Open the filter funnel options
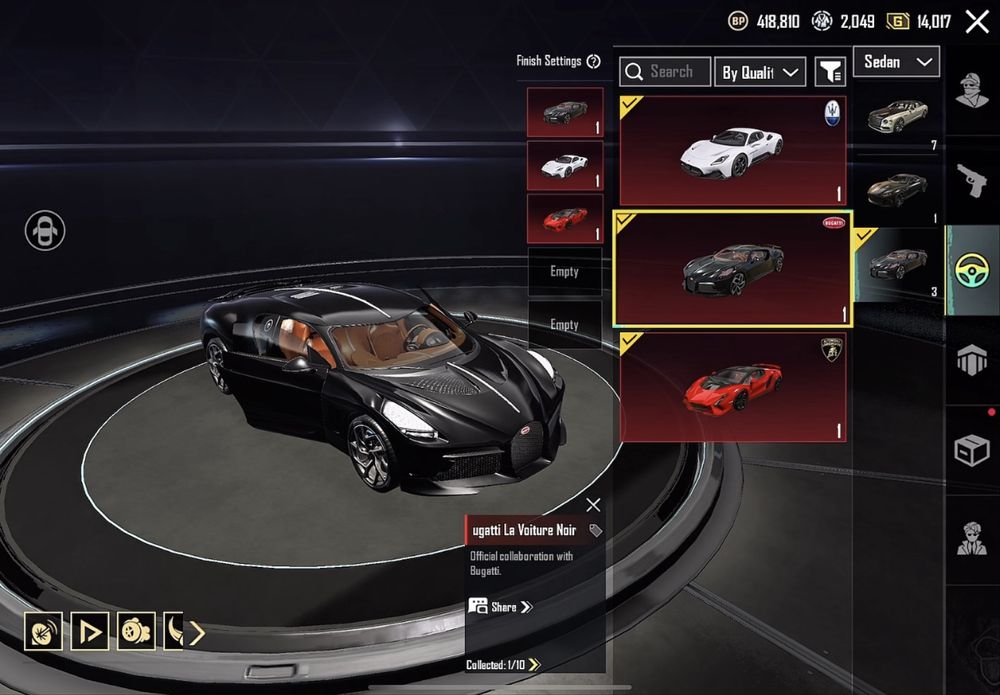 [830, 72]
